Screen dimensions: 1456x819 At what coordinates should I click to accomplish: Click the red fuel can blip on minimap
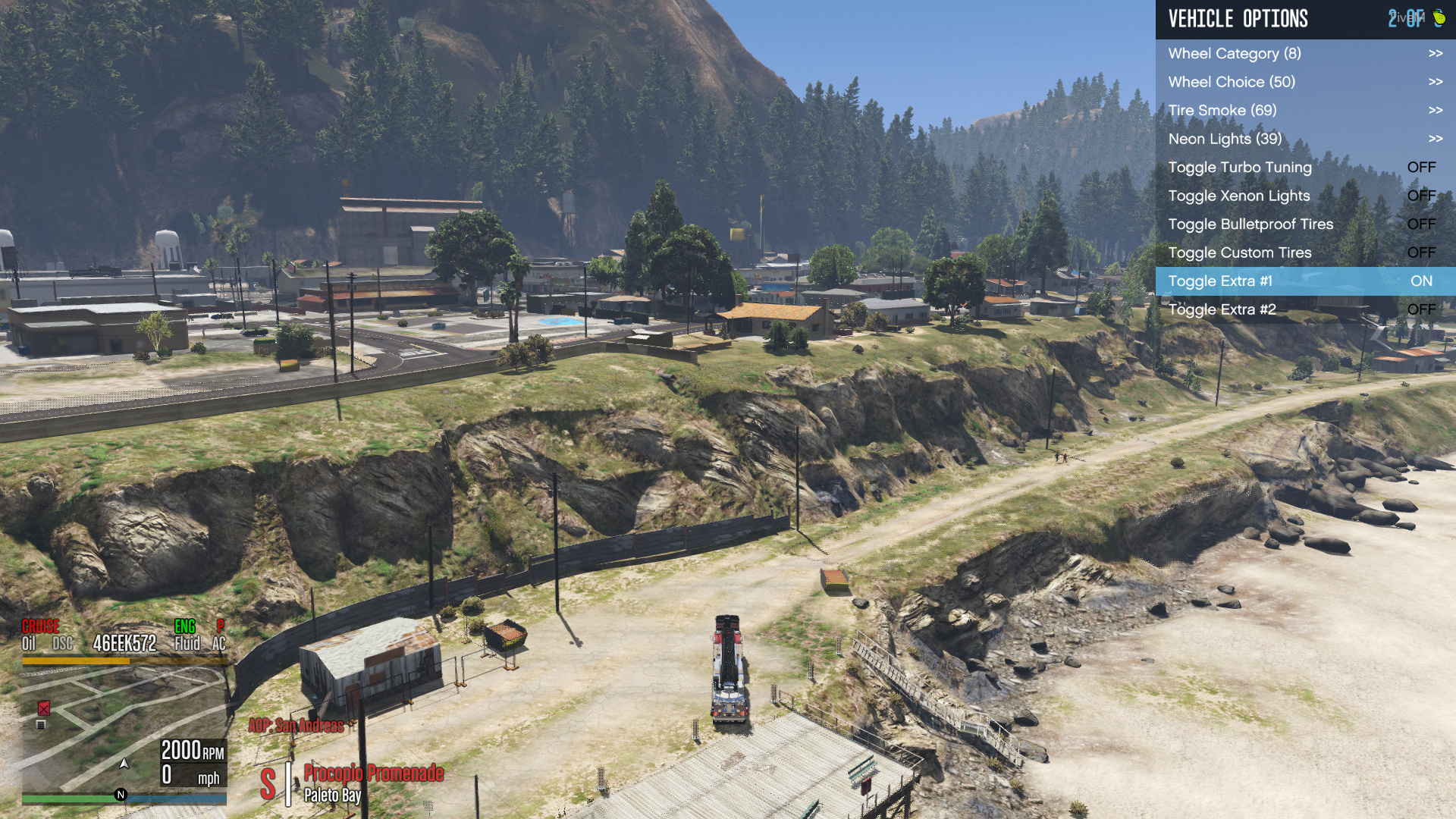43,710
